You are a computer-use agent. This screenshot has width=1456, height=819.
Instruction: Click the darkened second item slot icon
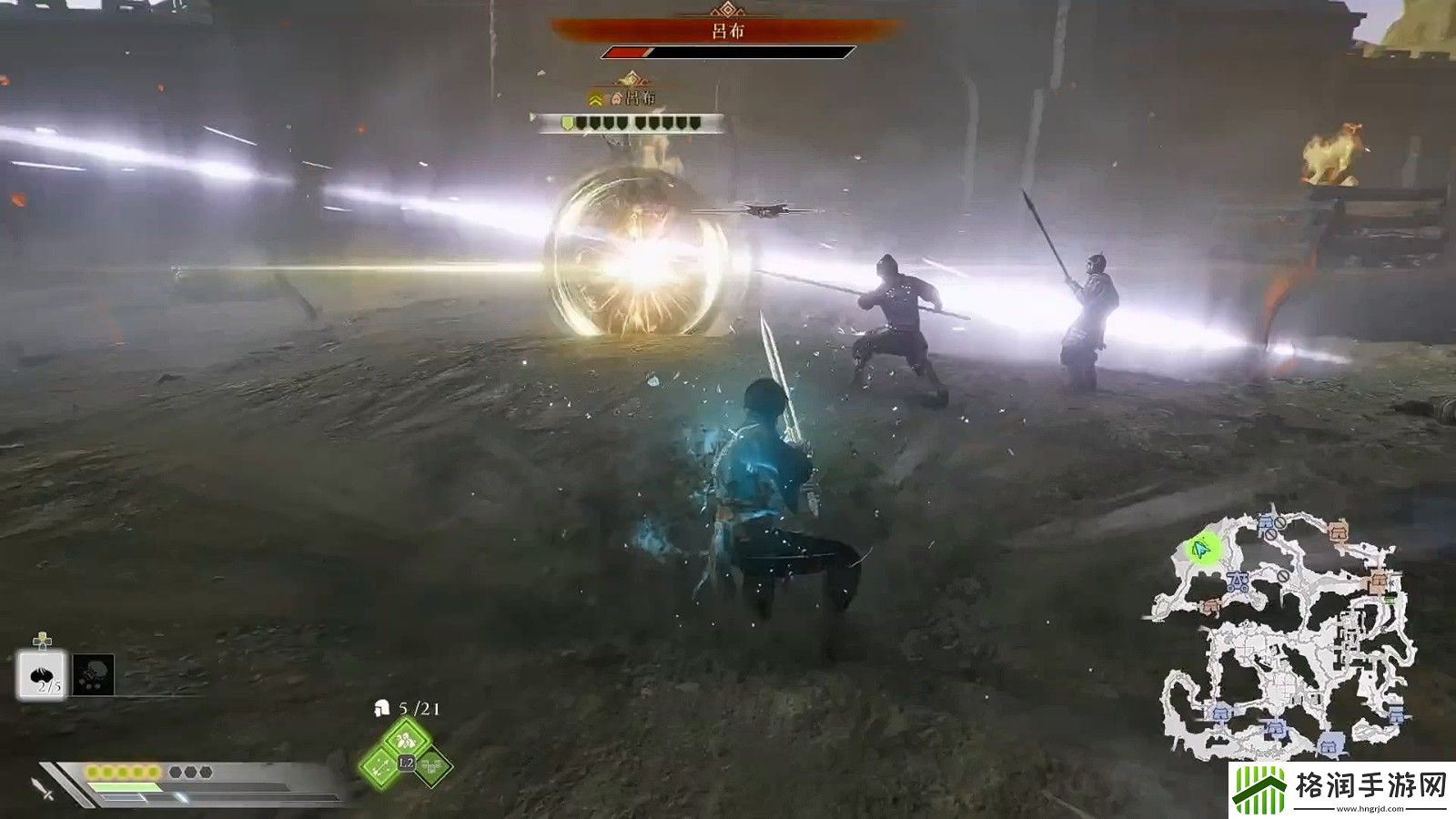93,673
